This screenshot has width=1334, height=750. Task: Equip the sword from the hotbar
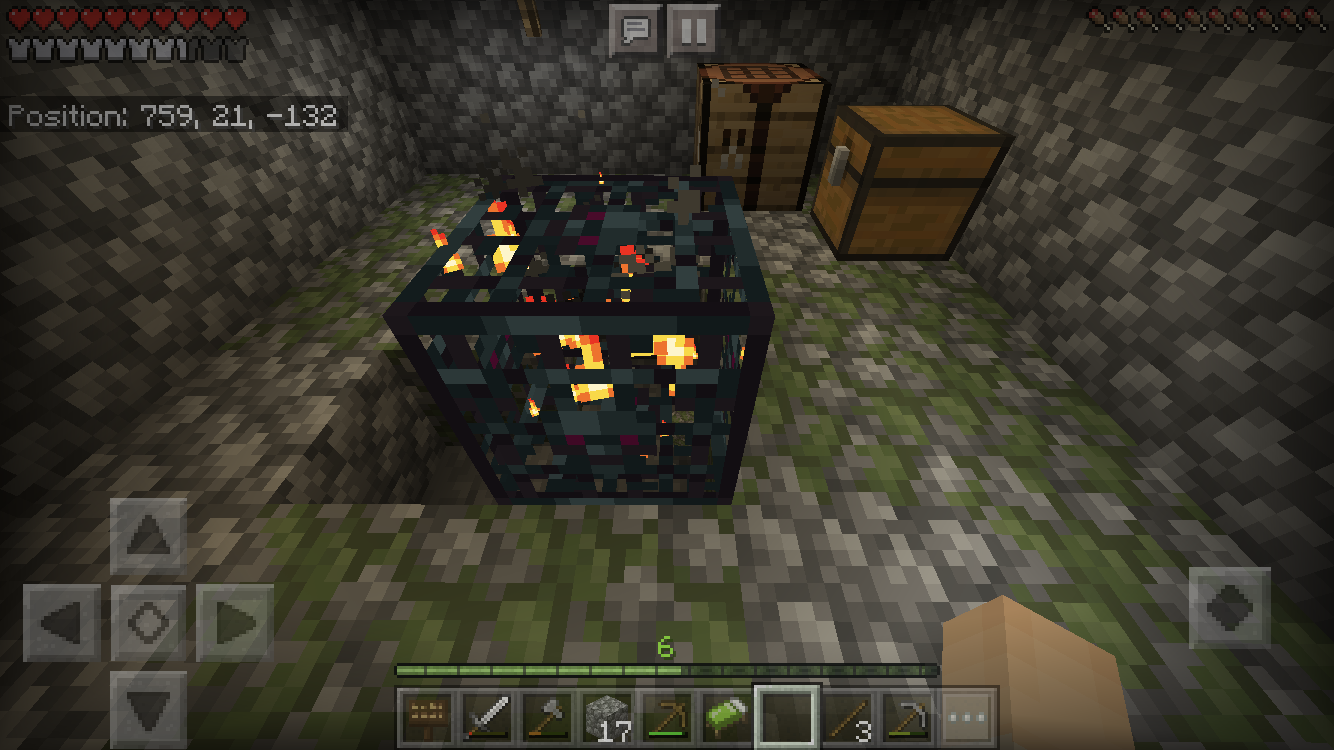(487, 717)
